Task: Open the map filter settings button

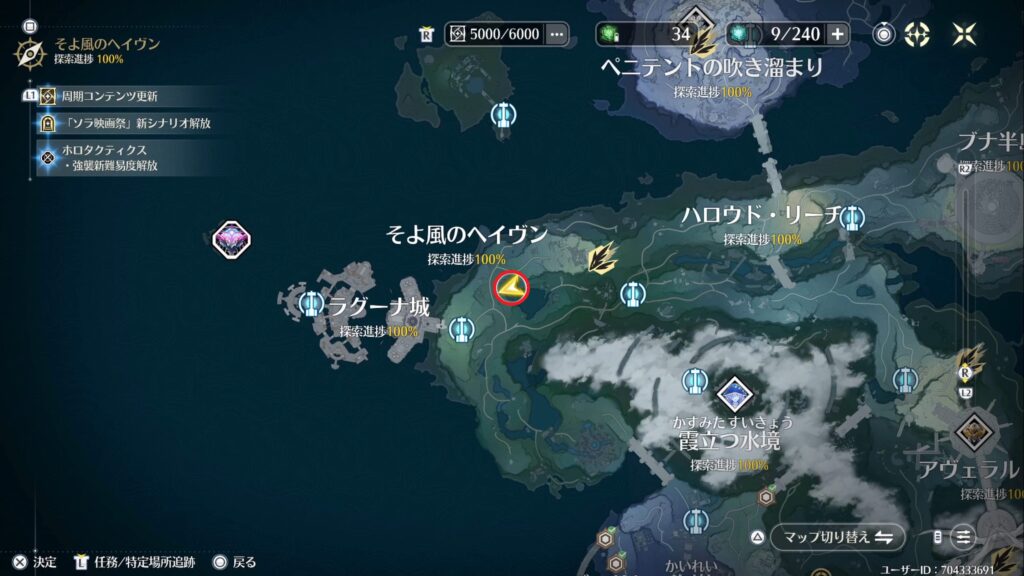Action: (x=962, y=537)
